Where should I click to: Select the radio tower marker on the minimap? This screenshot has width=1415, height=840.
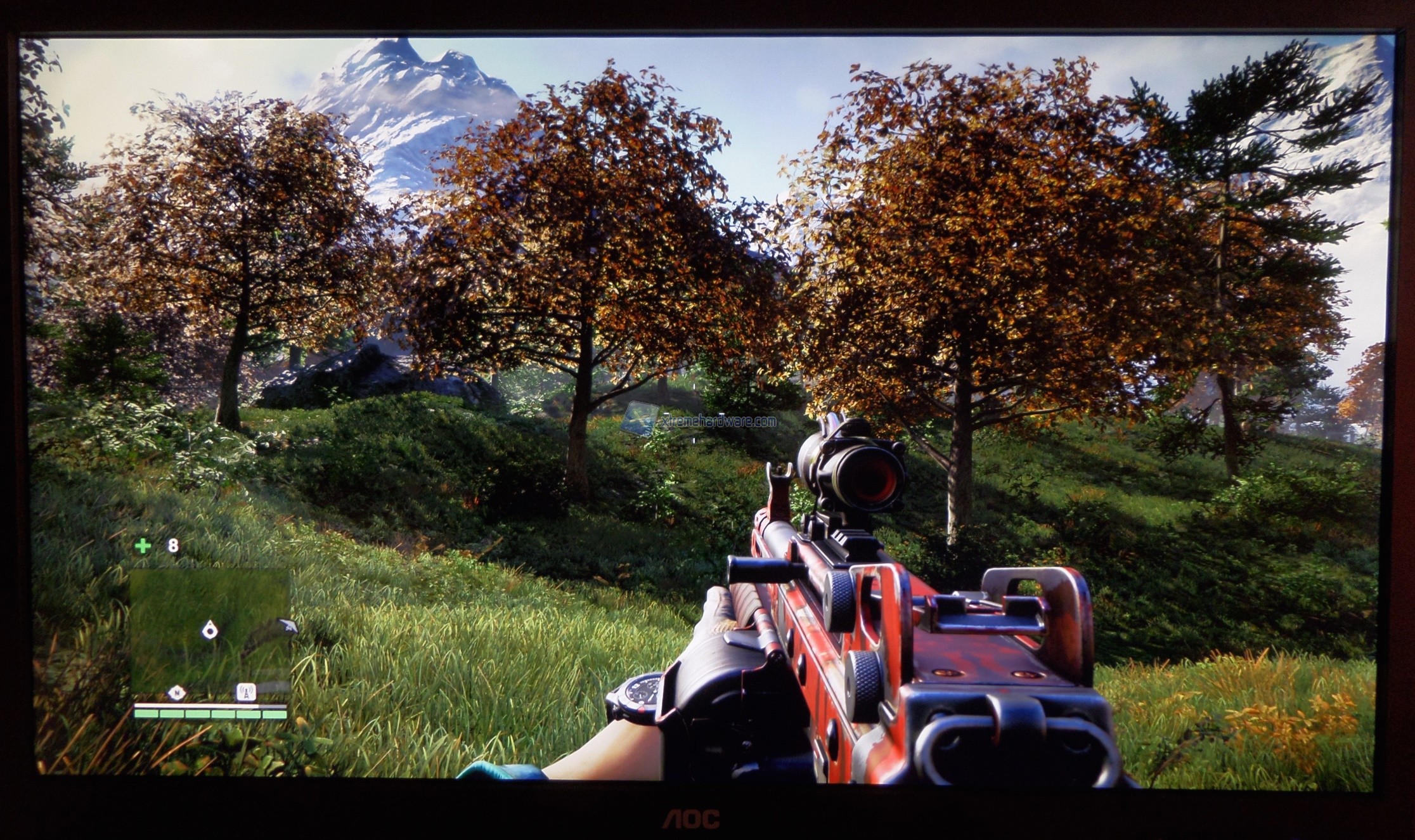(x=246, y=692)
